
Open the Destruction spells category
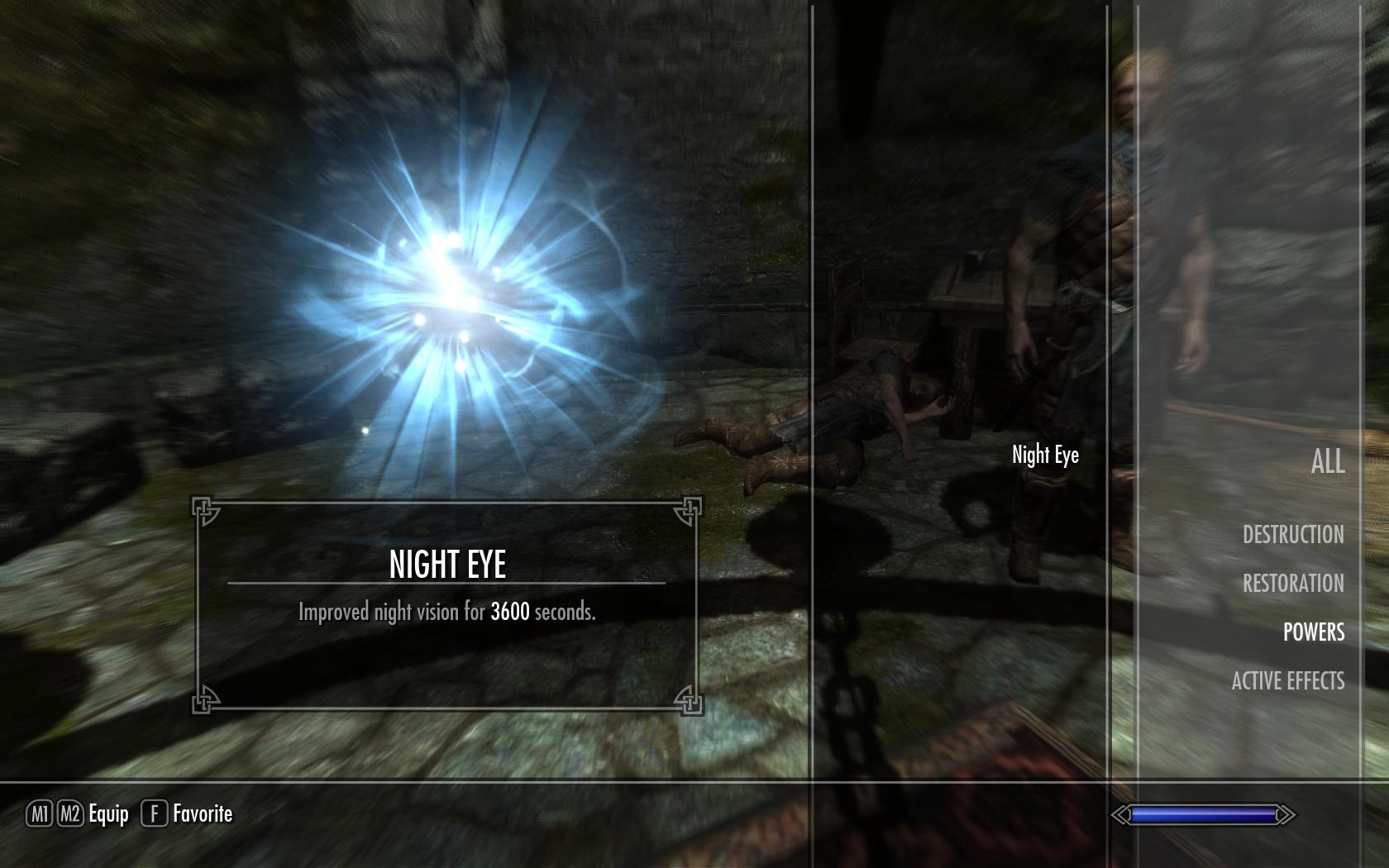pos(1293,534)
